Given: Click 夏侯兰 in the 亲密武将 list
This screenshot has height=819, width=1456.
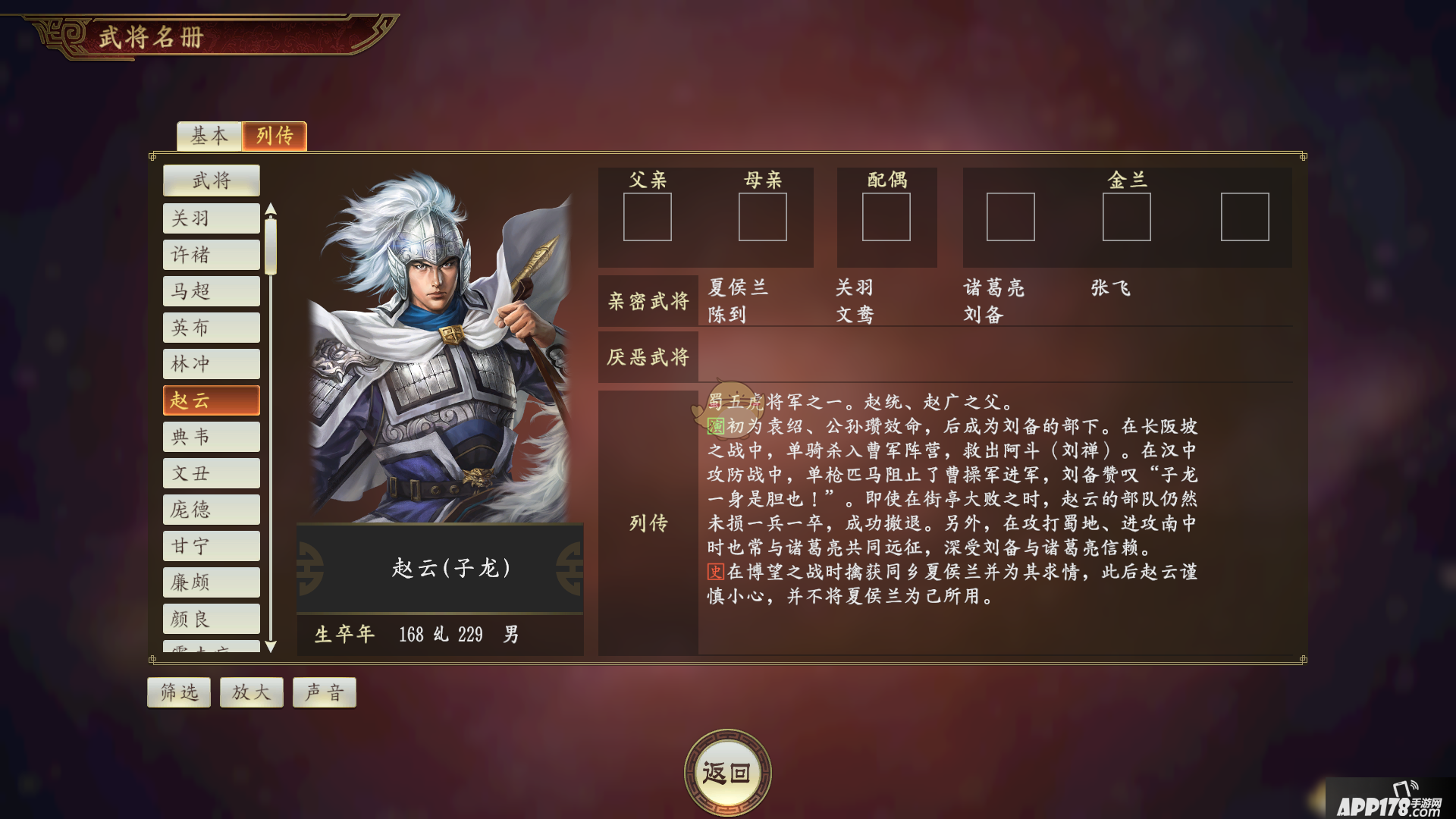Looking at the screenshot, I should [737, 287].
